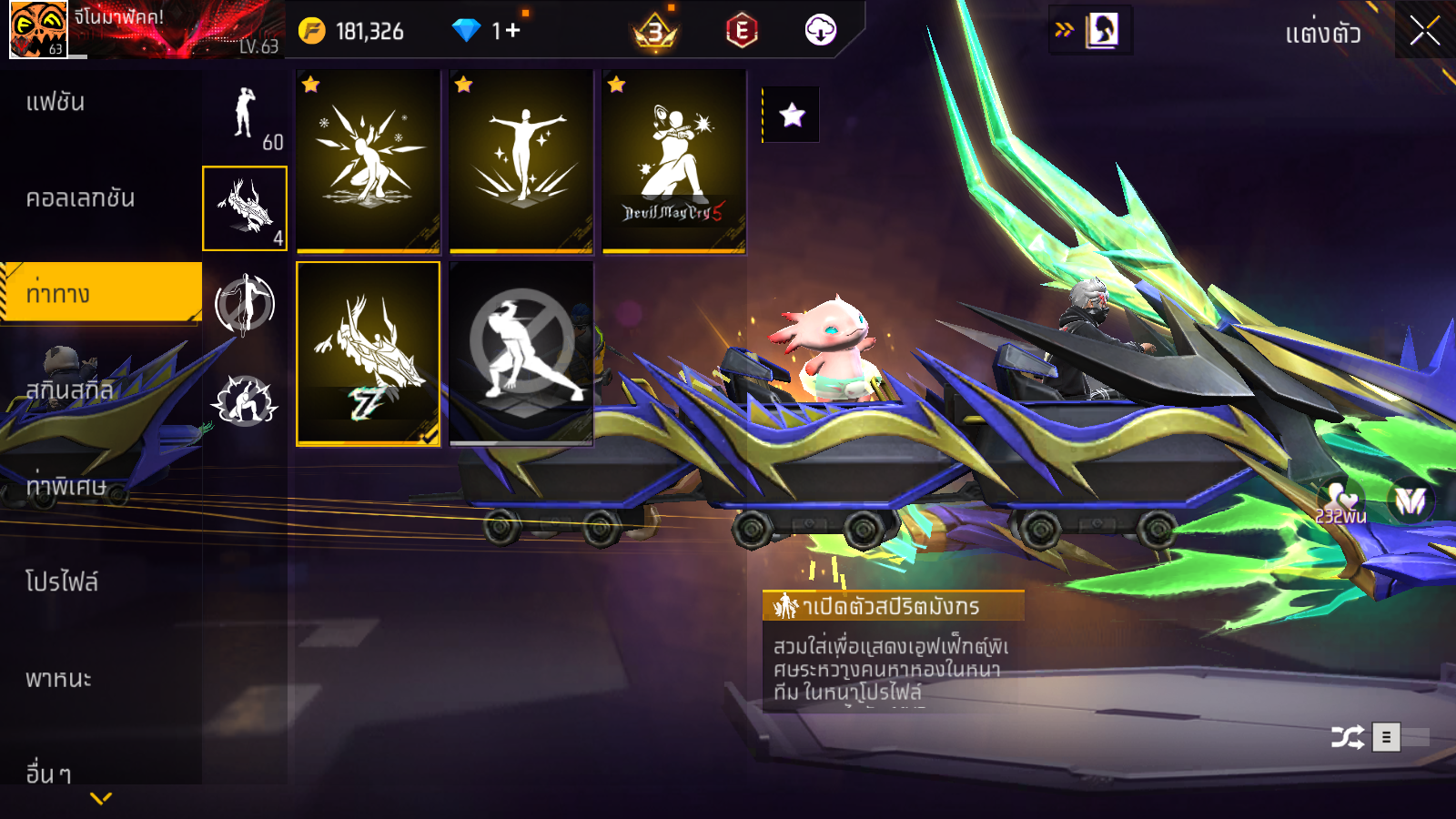Switch to the คอลเลกชัน category
This screenshot has width=1456, height=819.
(80, 198)
